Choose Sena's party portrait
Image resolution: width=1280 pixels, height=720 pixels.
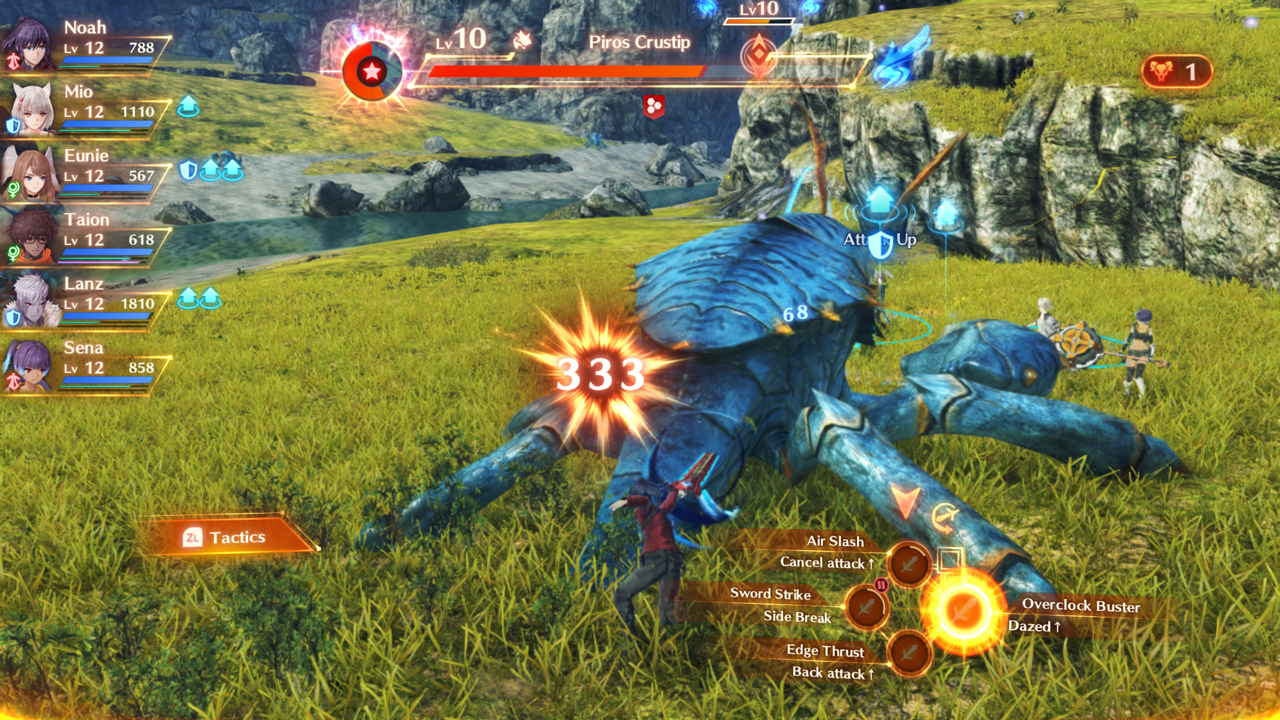pyautogui.click(x=30, y=366)
